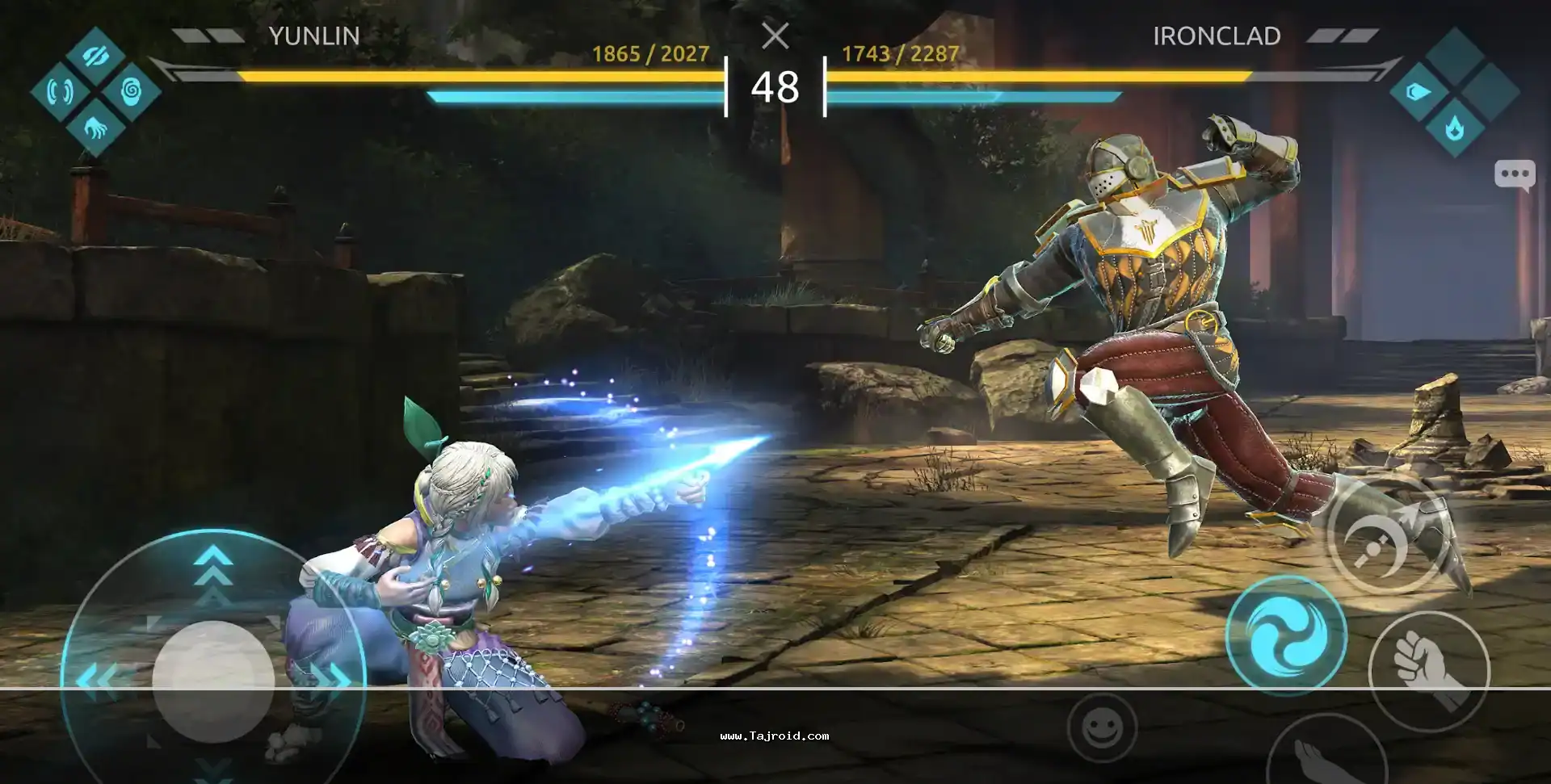Tap the joystick's up double-arrow

pos(213,561)
